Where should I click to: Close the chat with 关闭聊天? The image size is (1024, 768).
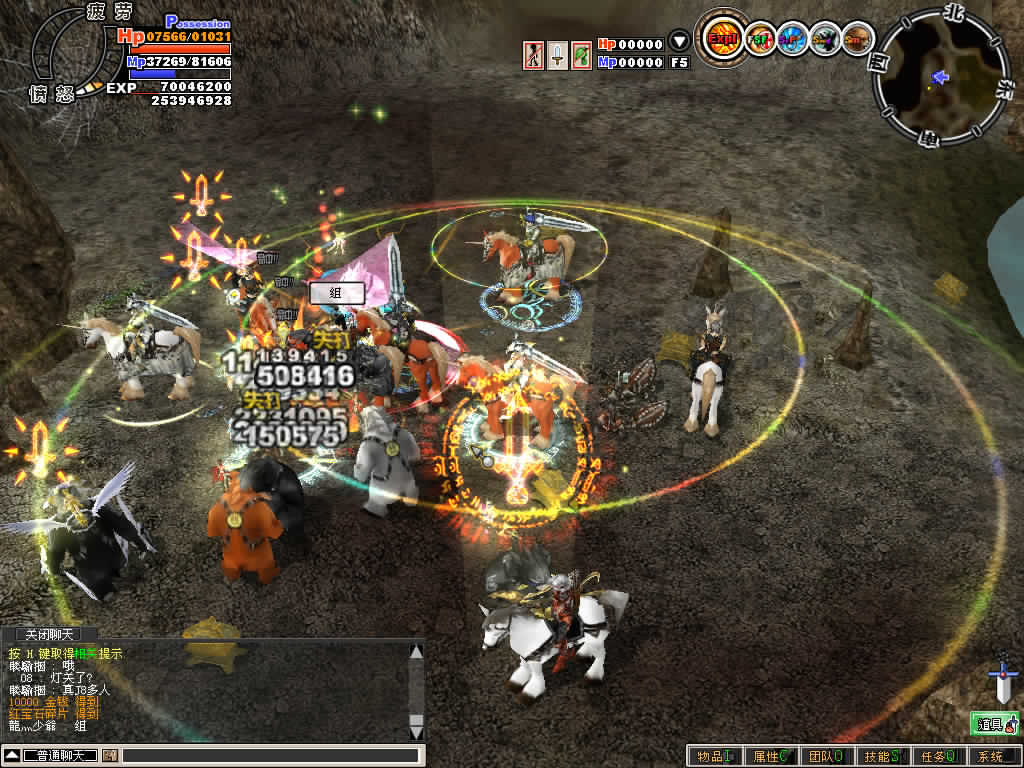coord(49,634)
